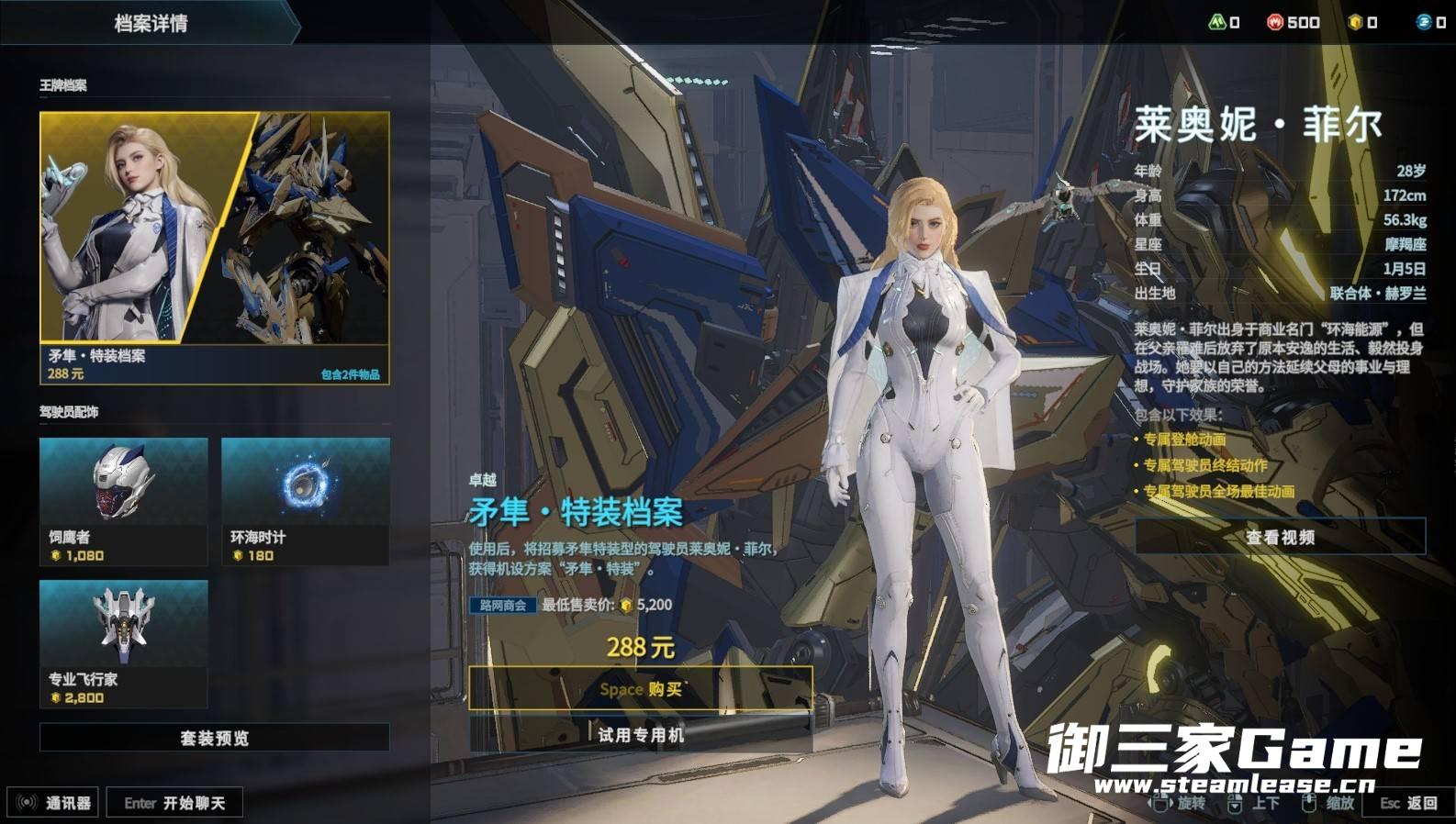The width and height of the screenshot is (1456, 824).
Task: Select the 矛隼·特装档案 bundle thumbnail
Action: tap(215, 247)
